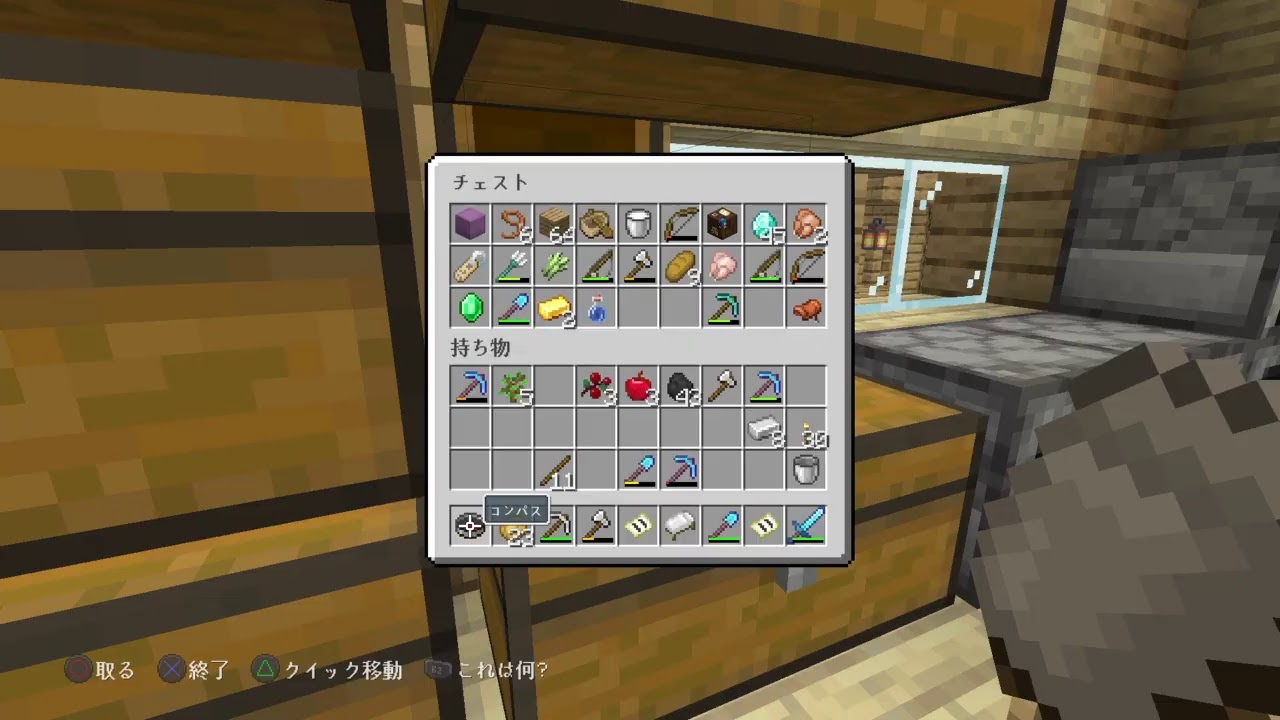Select the sweet berries in your inventory
Image resolution: width=1280 pixels, height=720 pixels.
coord(596,386)
